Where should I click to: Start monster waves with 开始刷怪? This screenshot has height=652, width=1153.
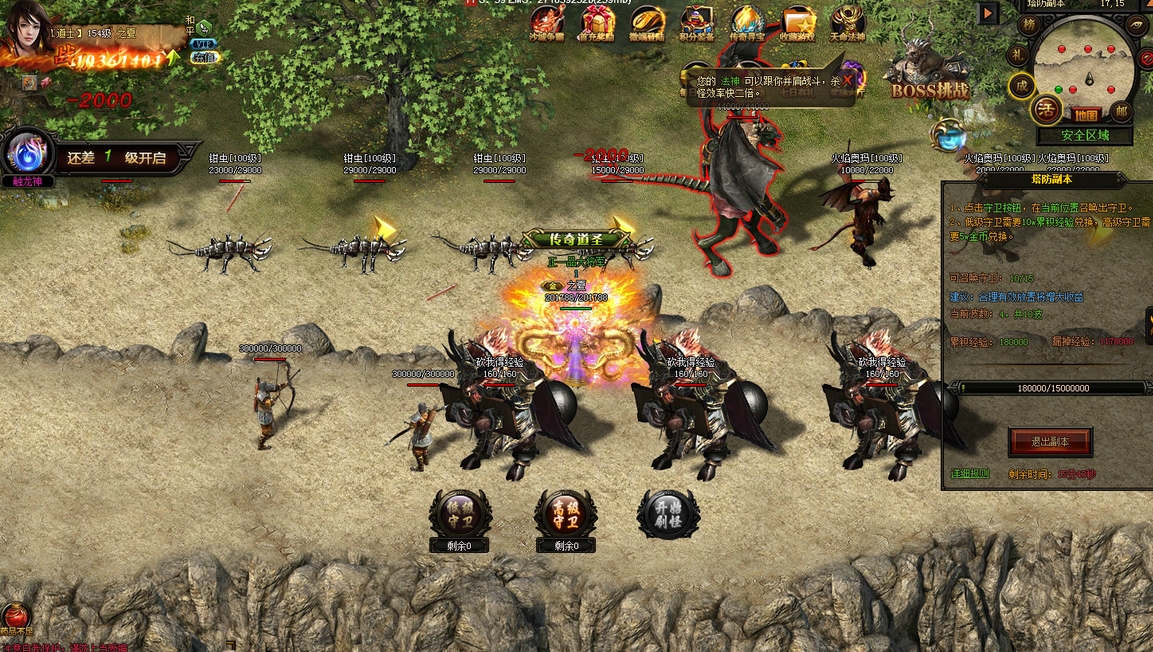click(x=668, y=514)
